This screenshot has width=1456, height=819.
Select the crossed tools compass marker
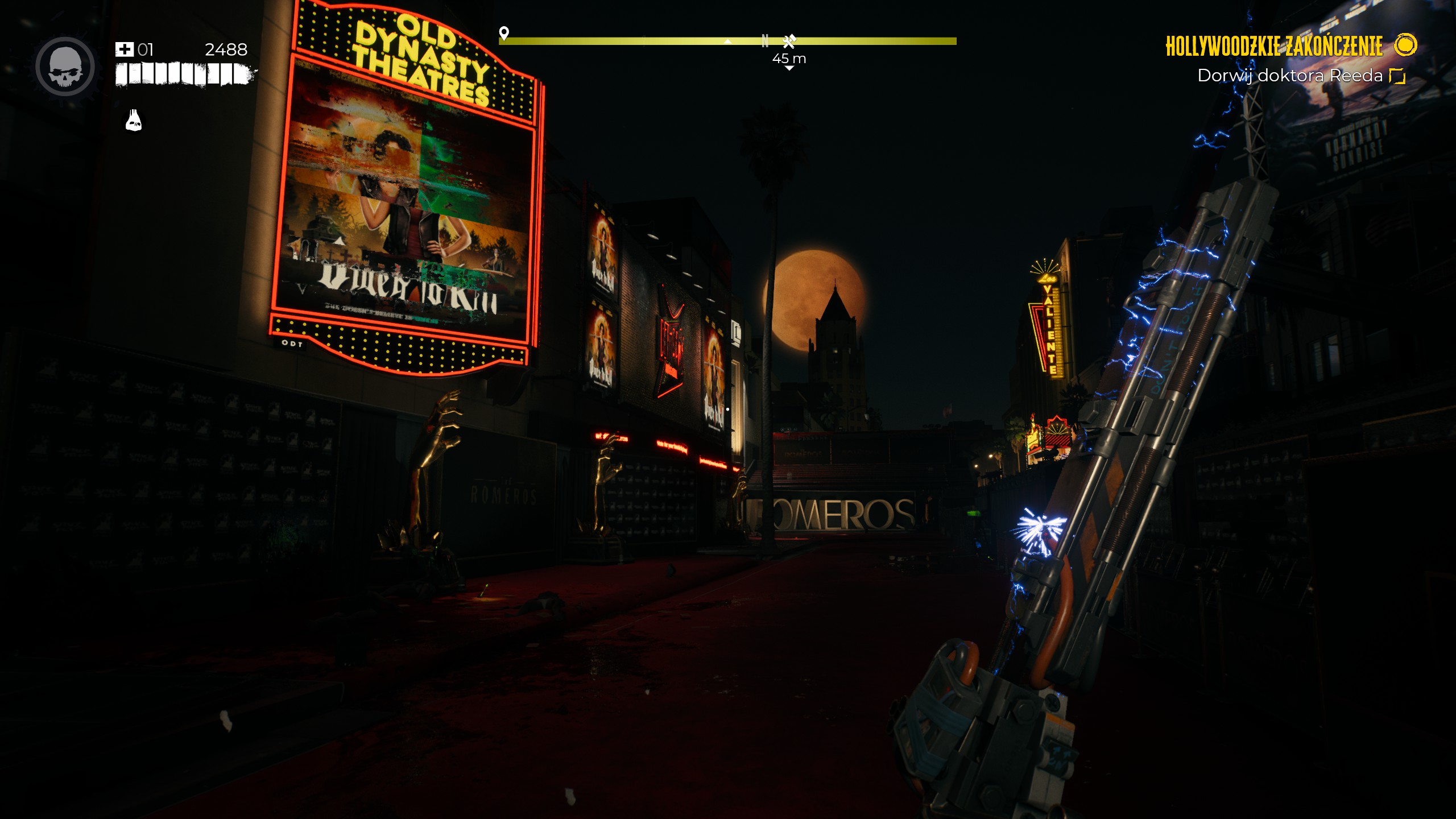[x=789, y=41]
